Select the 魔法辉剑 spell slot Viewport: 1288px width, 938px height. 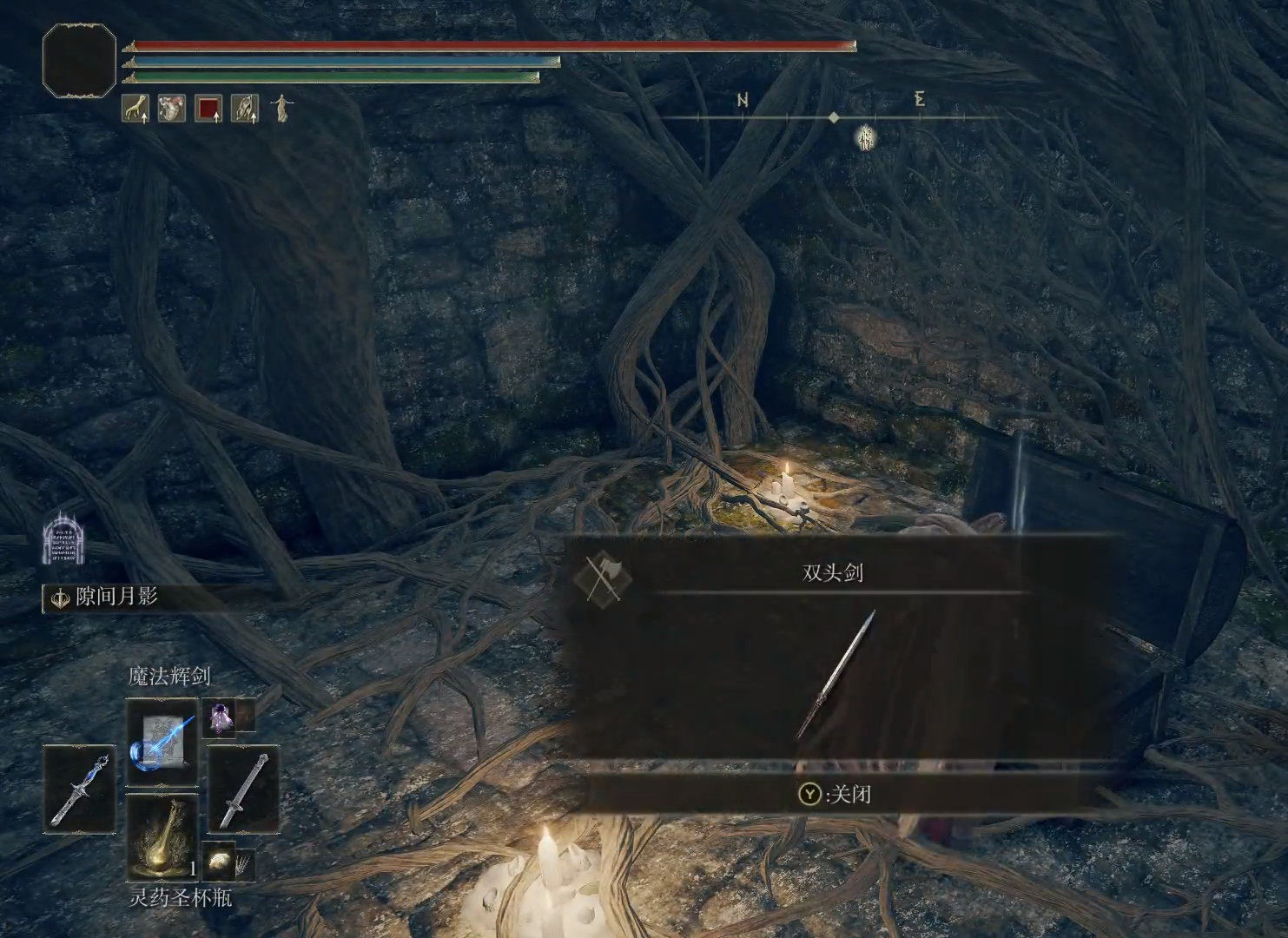click(x=162, y=743)
